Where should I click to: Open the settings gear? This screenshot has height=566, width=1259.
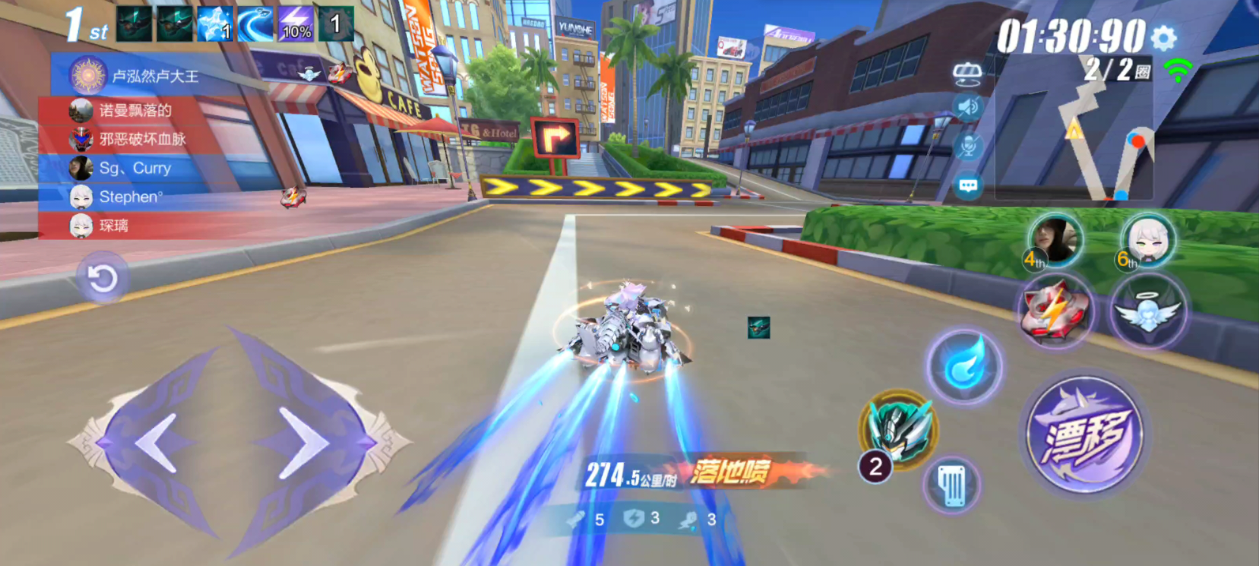click(1162, 38)
